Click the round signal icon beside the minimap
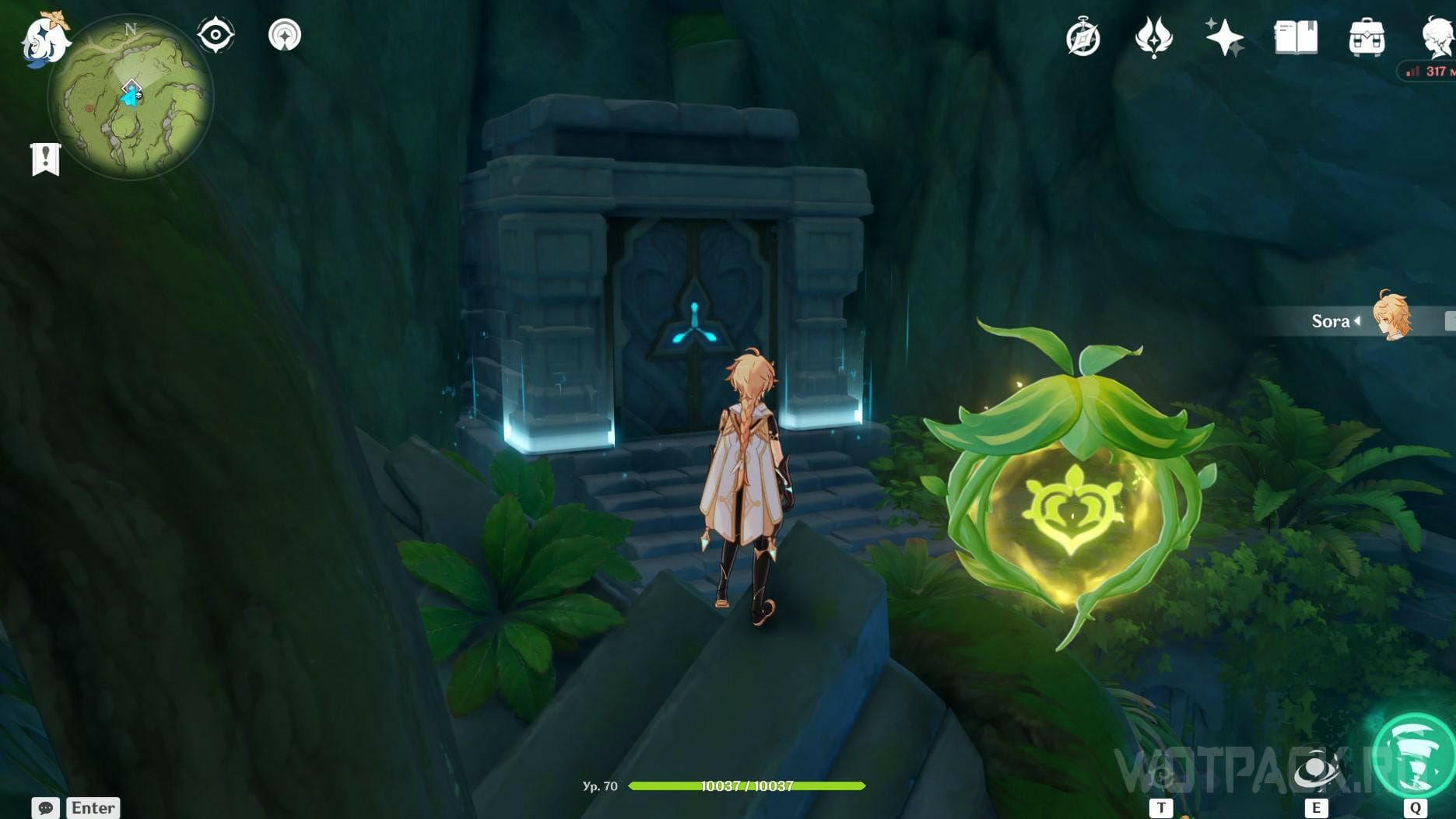Viewport: 1456px width, 819px height. tap(285, 35)
